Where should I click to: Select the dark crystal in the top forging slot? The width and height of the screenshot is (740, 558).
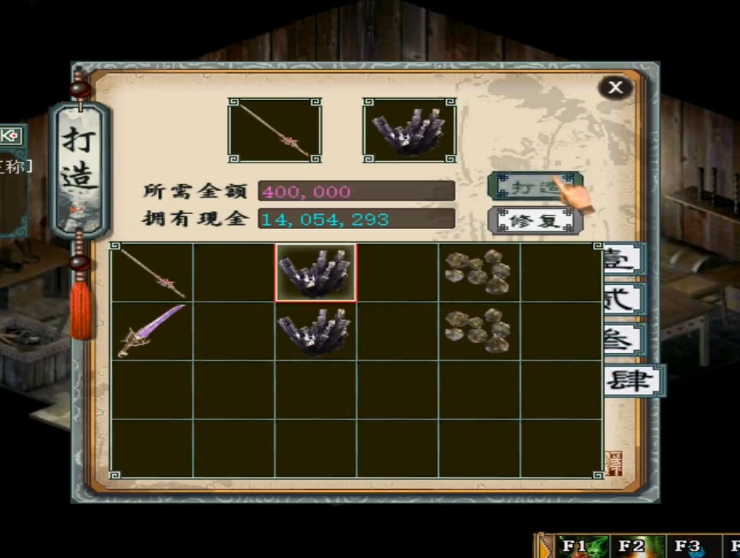(408, 130)
